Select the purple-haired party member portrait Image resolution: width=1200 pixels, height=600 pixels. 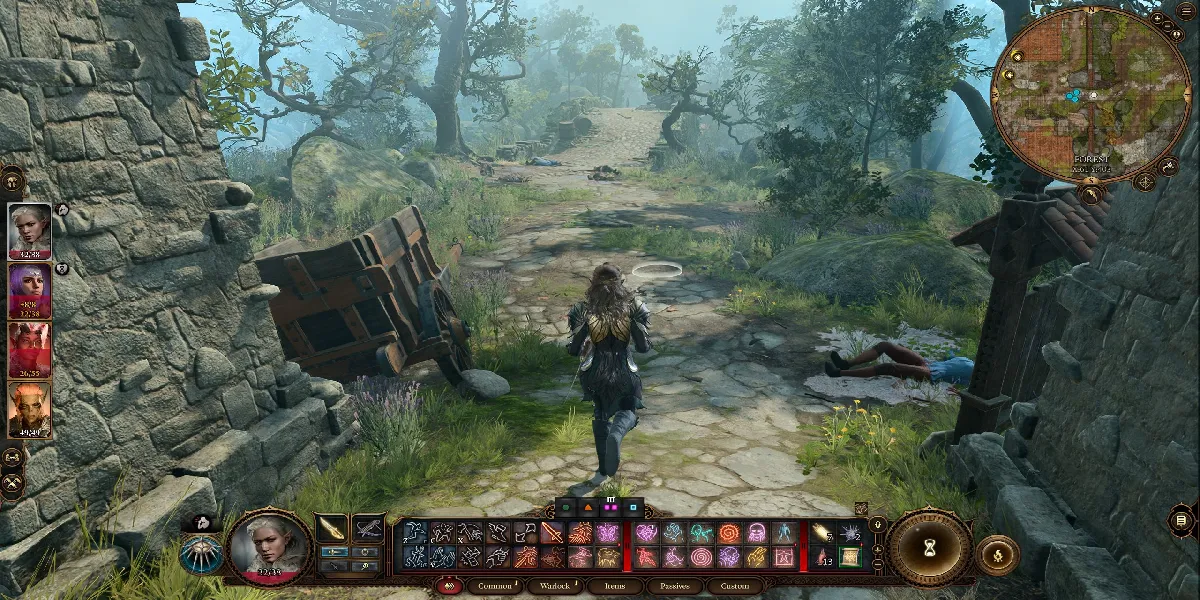[30, 290]
